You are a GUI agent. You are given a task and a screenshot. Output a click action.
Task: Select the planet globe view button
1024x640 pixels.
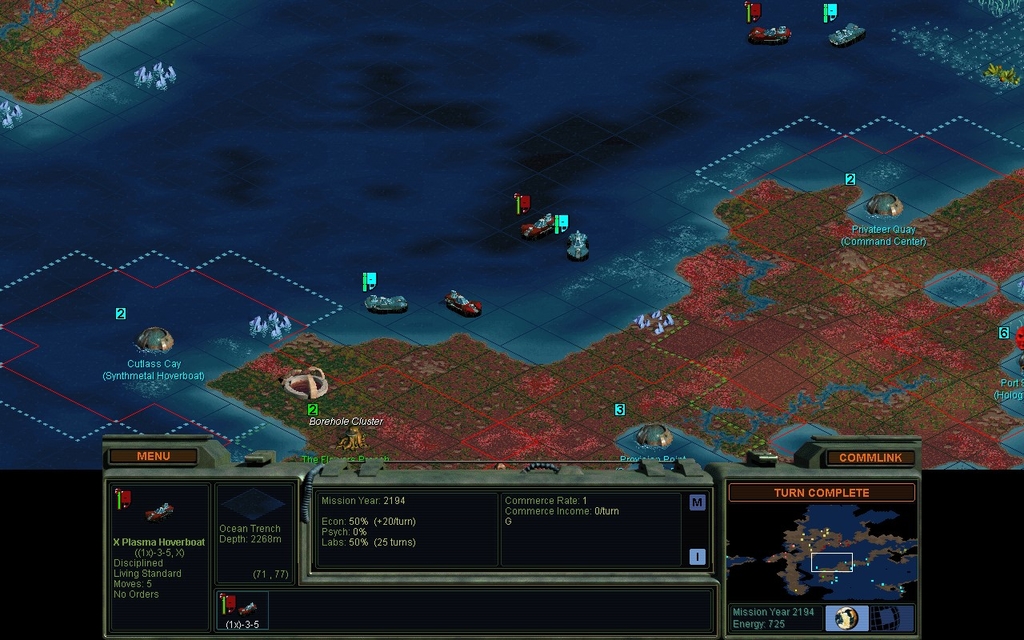pos(846,618)
